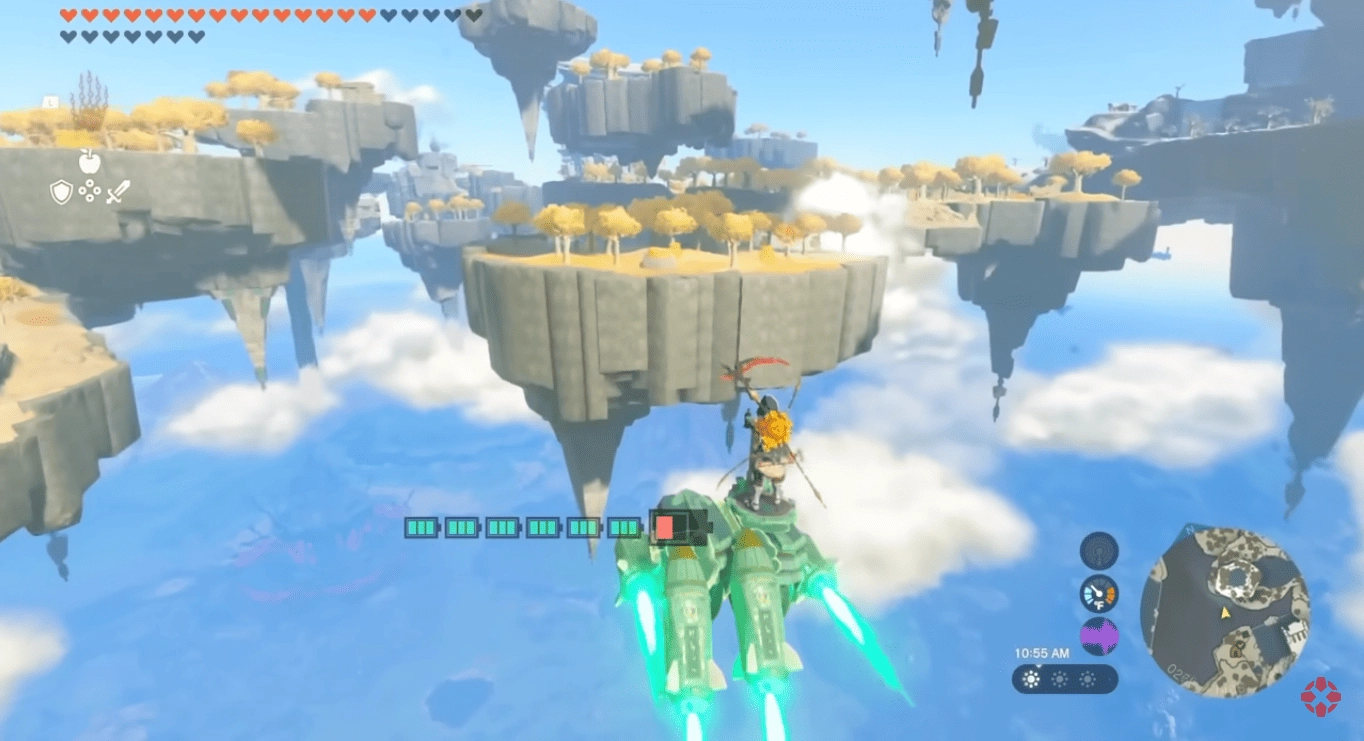The width and height of the screenshot is (1364, 741).
Task: Click the Sheikah sensor signal icon
Action: [x=1099, y=551]
